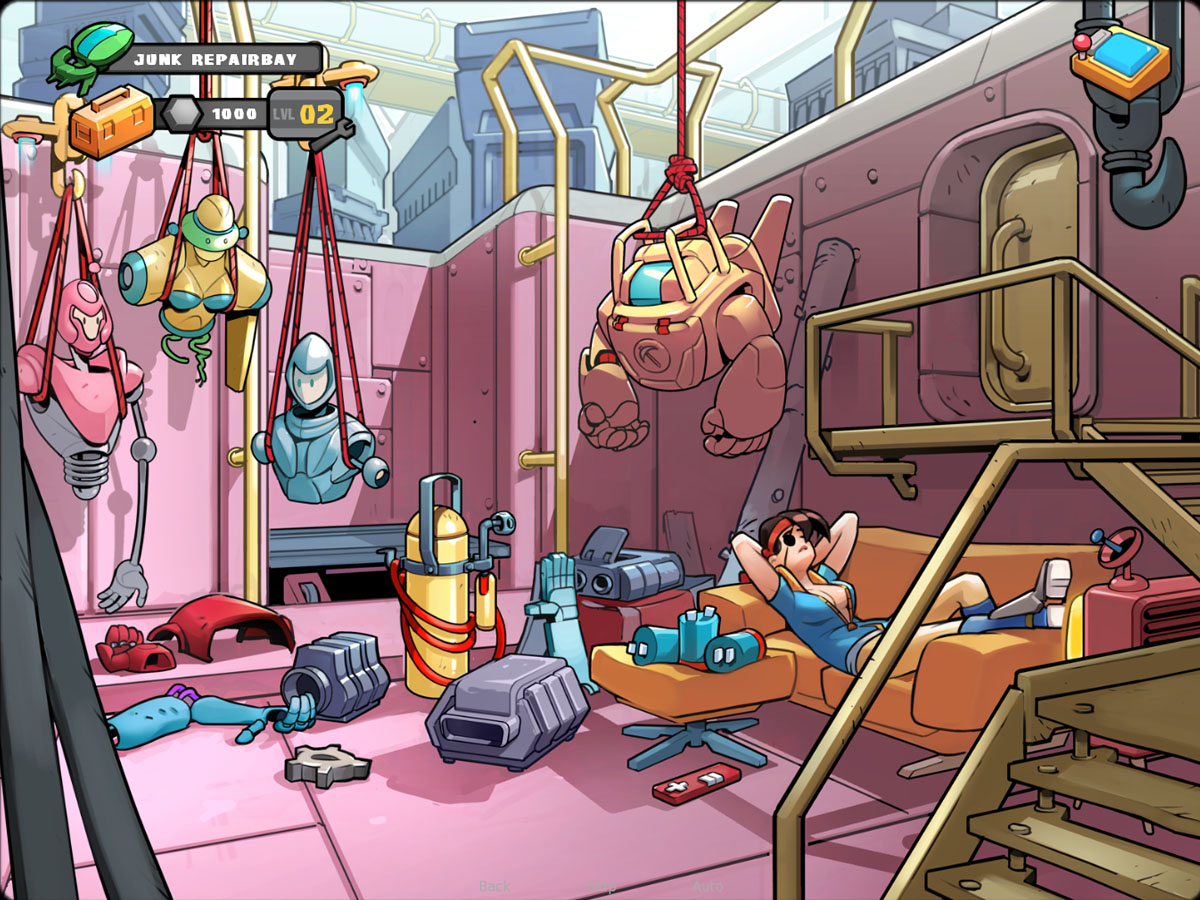This screenshot has width=1200, height=900.
Task: Click the blue-button control box icon
Action: click(x=1120, y=59)
